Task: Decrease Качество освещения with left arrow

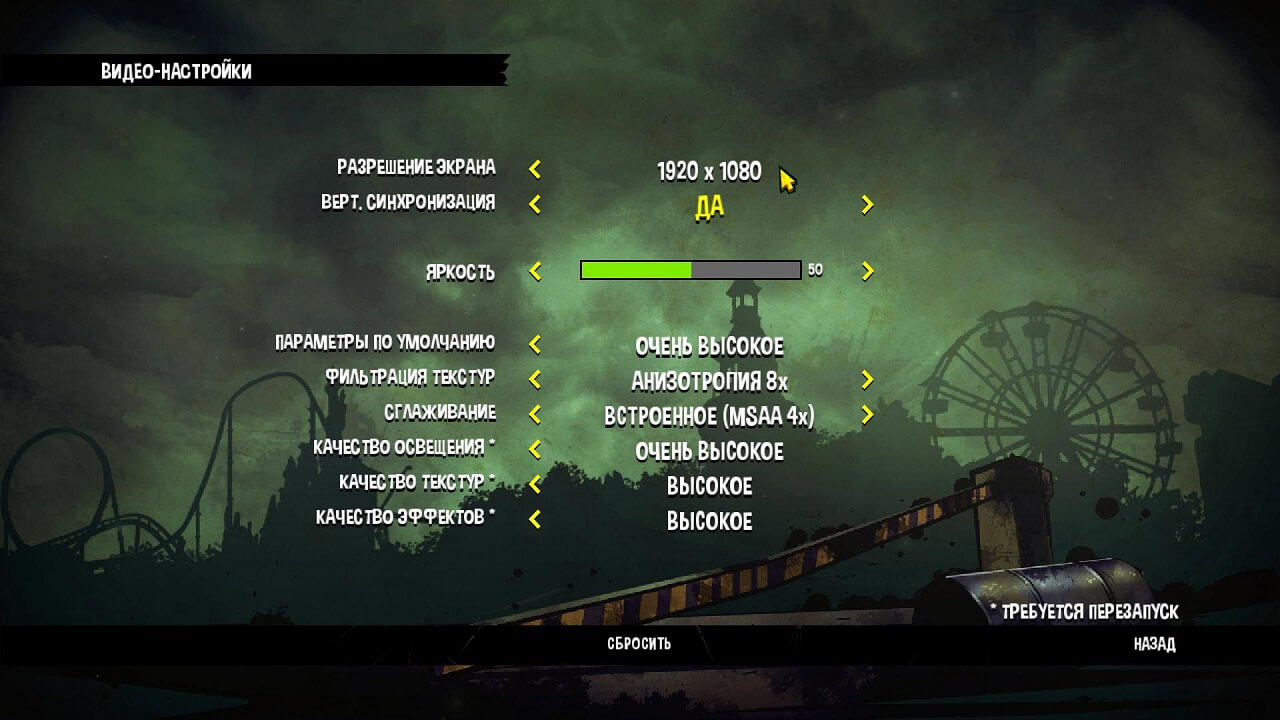Action: [x=535, y=450]
